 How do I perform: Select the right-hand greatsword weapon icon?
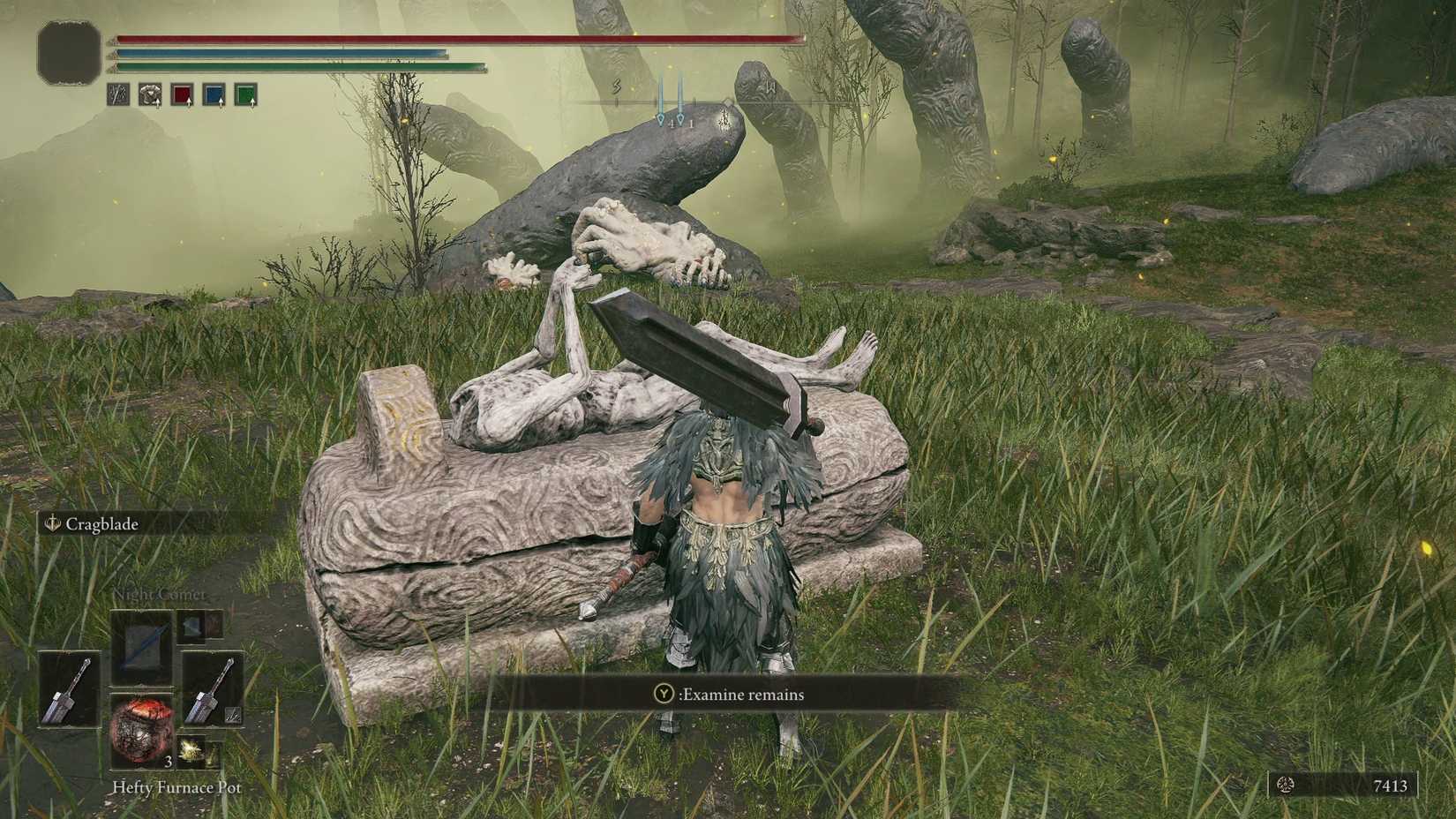tap(213, 690)
